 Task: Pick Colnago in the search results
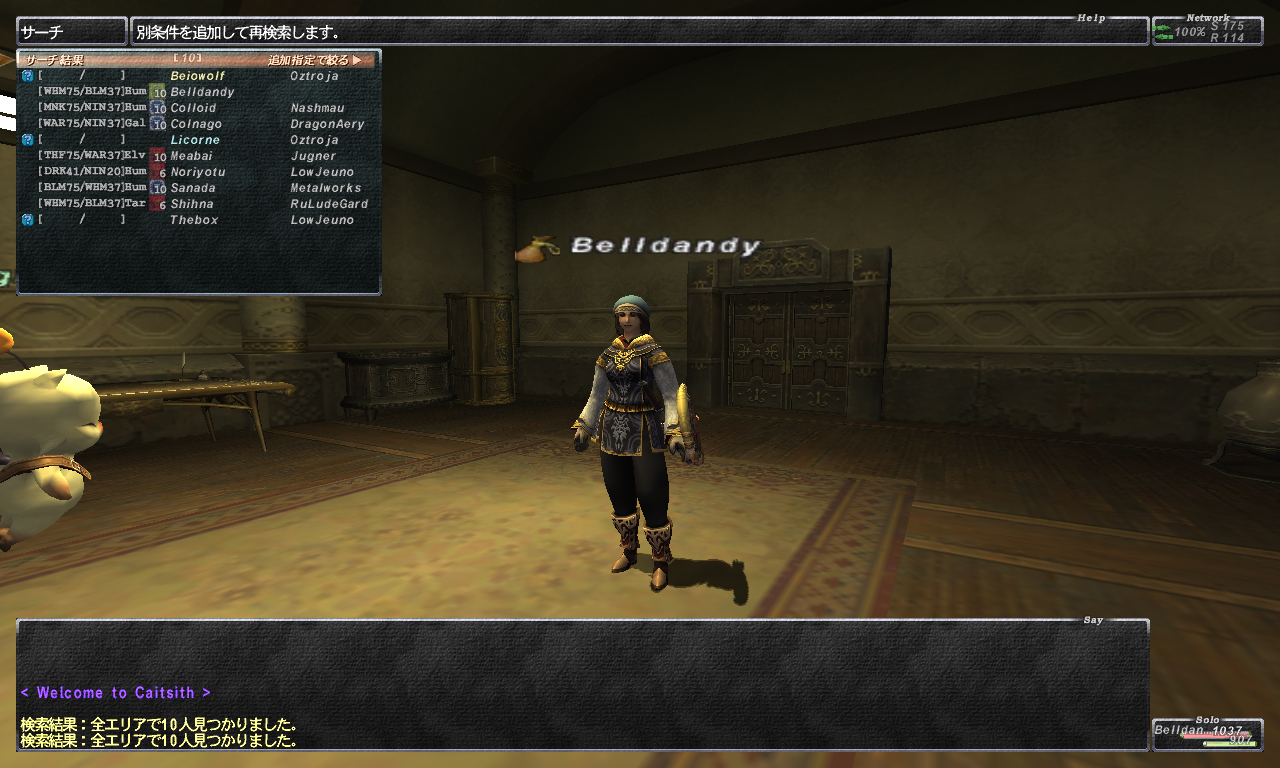coord(196,124)
